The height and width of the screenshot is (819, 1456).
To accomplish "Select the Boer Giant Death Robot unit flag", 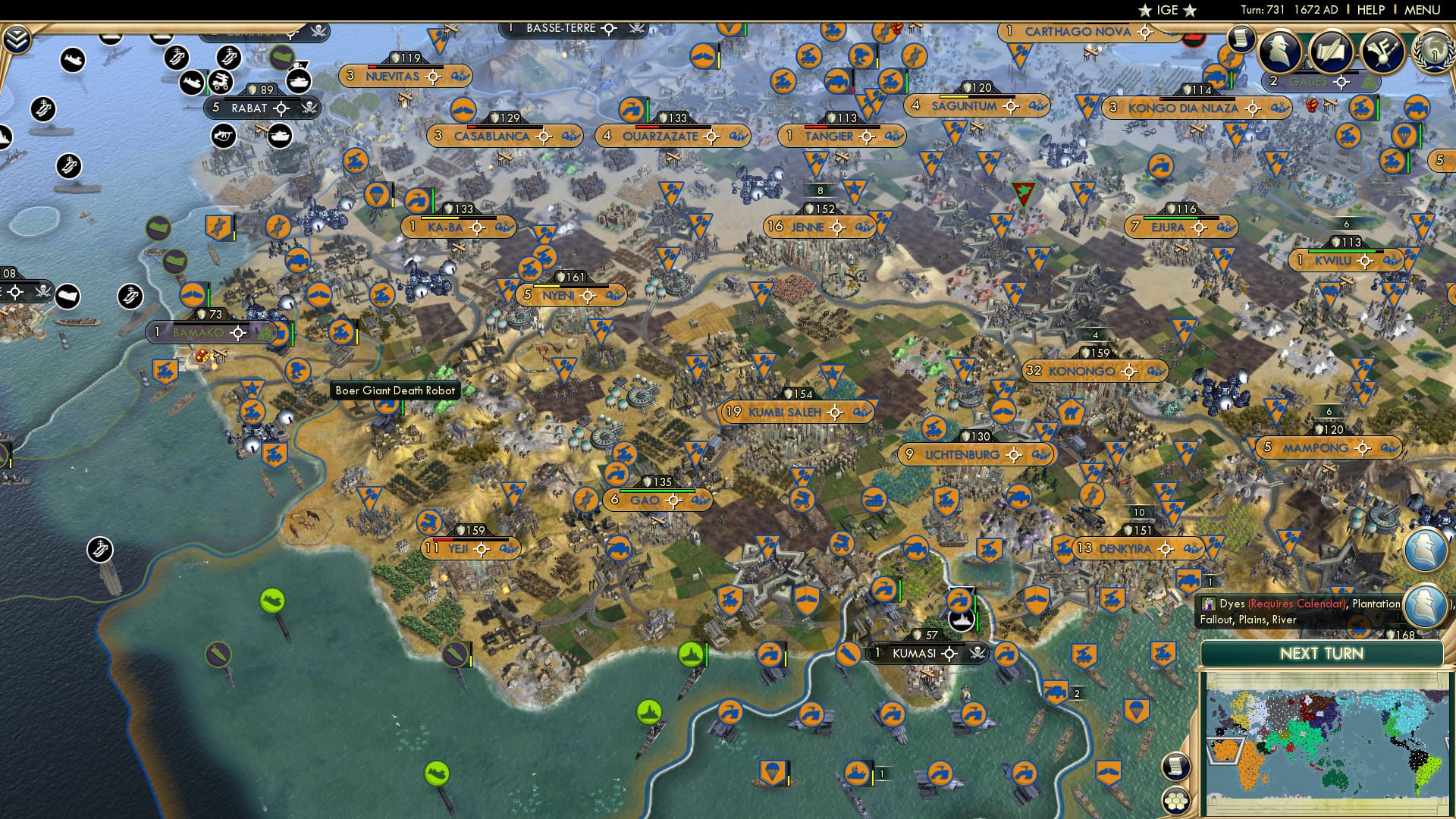I will point(386,407).
